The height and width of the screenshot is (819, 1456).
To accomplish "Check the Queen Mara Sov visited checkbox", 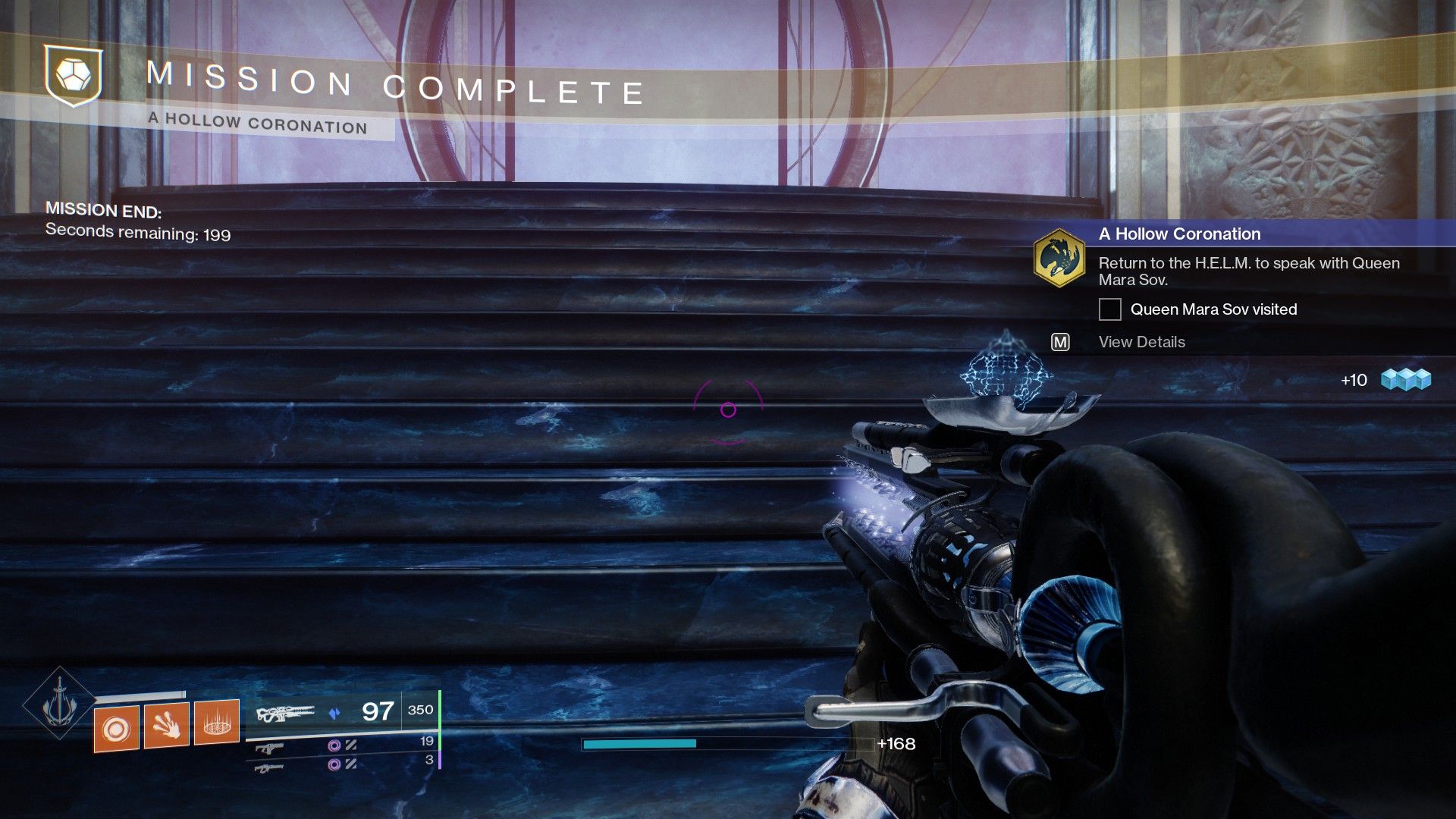I will (x=1110, y=309).
